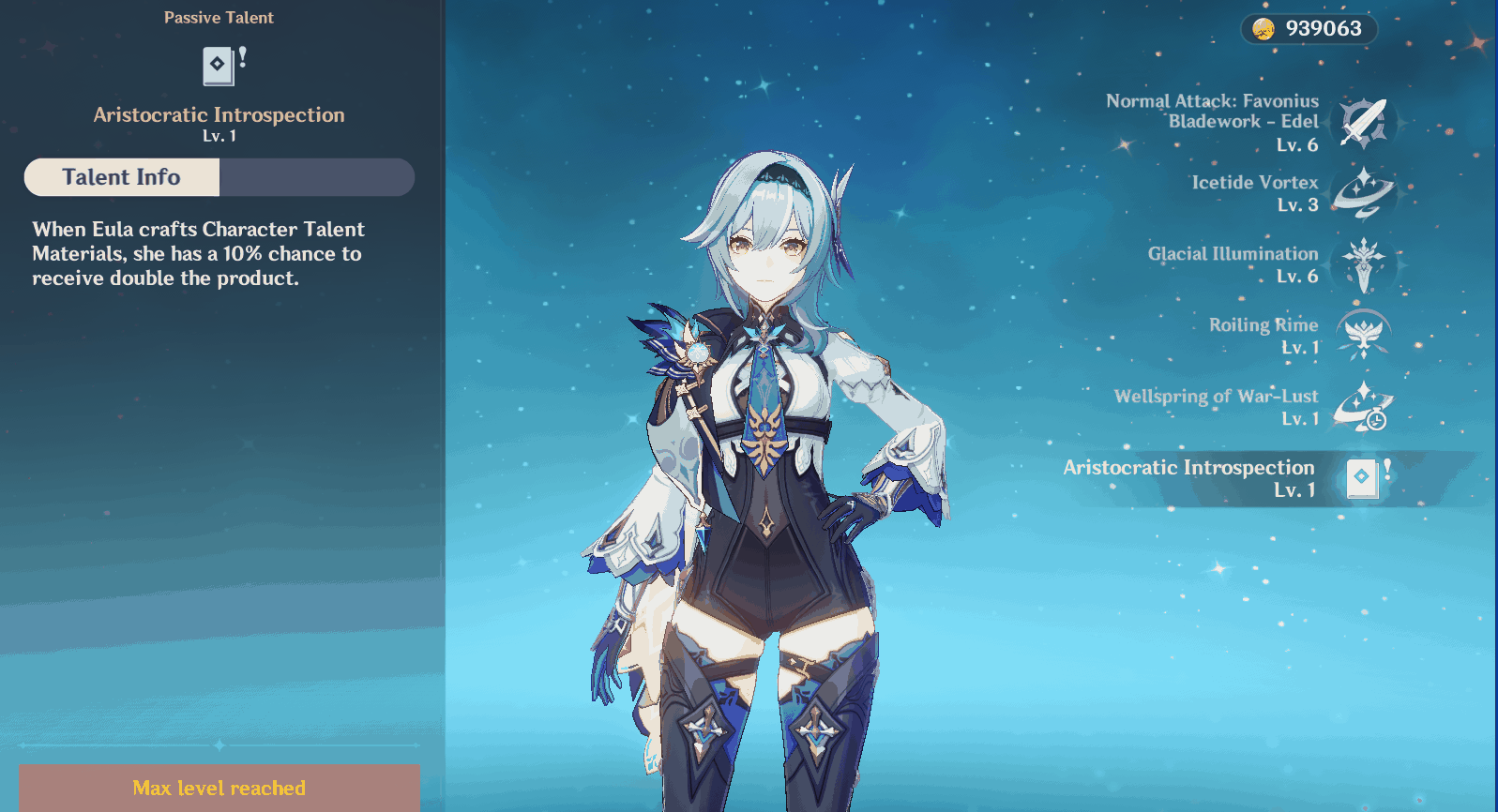Select the Roiling Rime passive icon
Image resolution: width=1498 pixels, height=812 pixels.
pyautogui.click(x=1362, y=336)
